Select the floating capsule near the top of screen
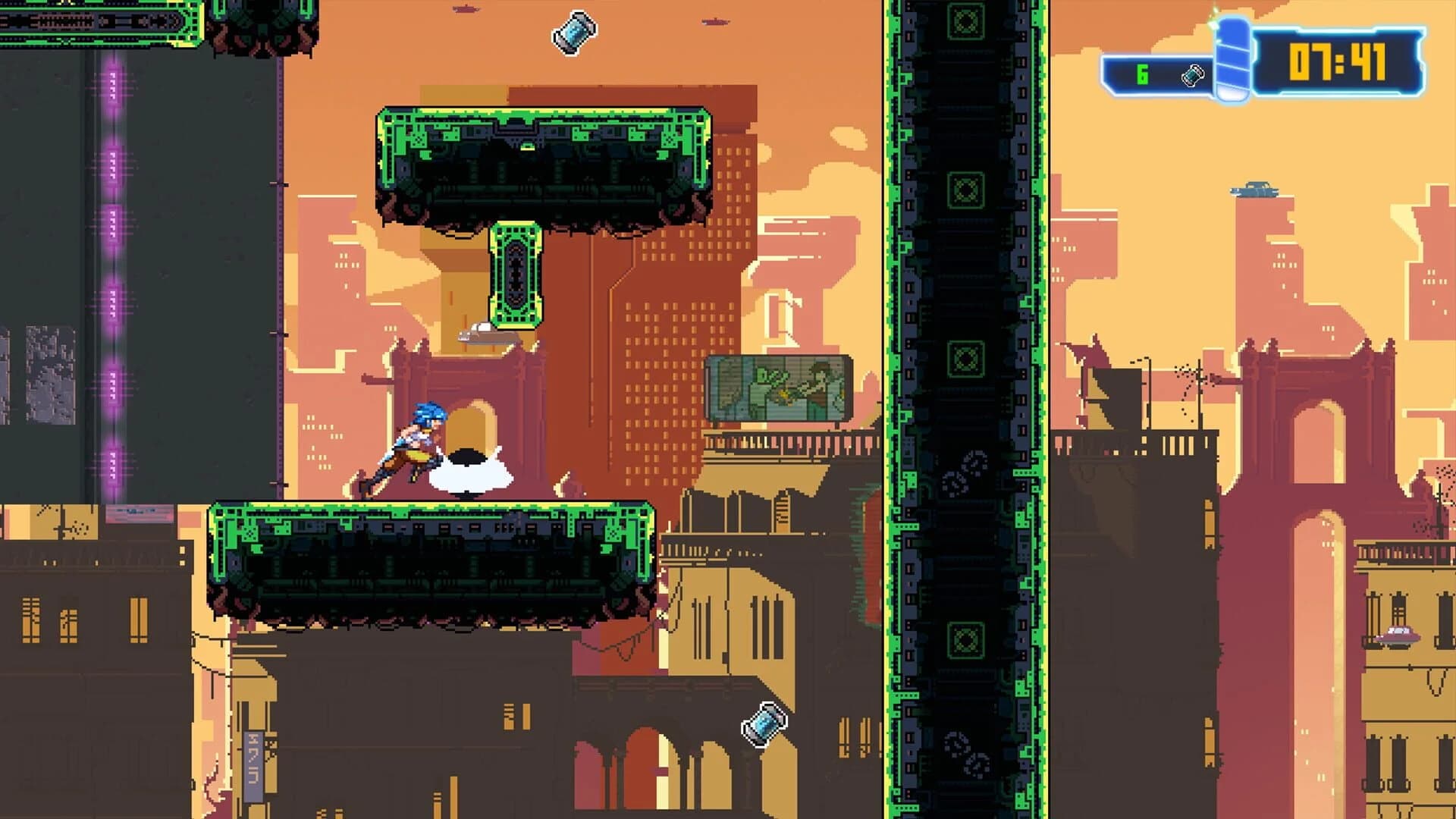Screen dimensions: 1456x819 (573, 34)
